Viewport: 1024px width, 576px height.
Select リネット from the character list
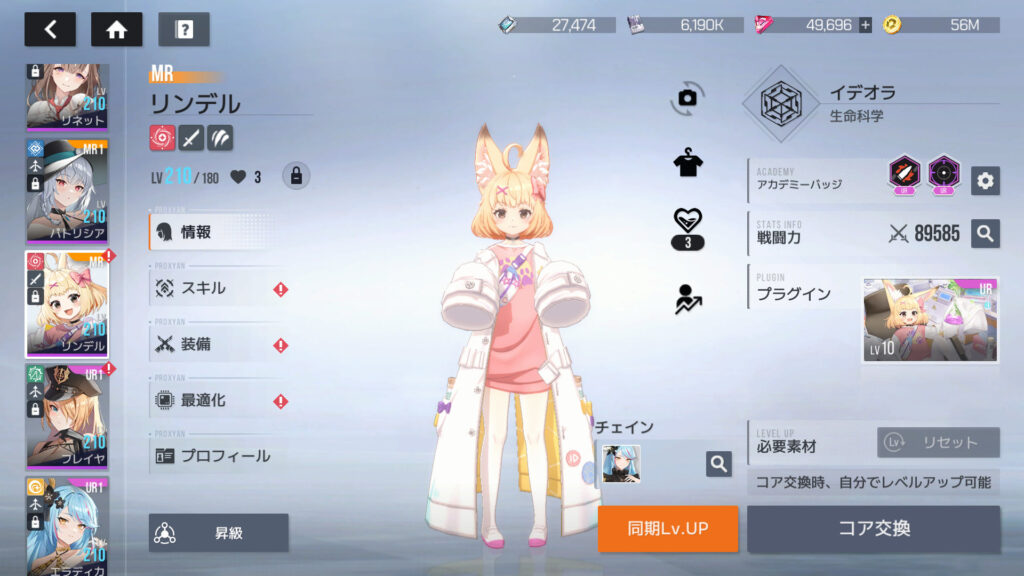pyautogui.click(x=68, y=97)
